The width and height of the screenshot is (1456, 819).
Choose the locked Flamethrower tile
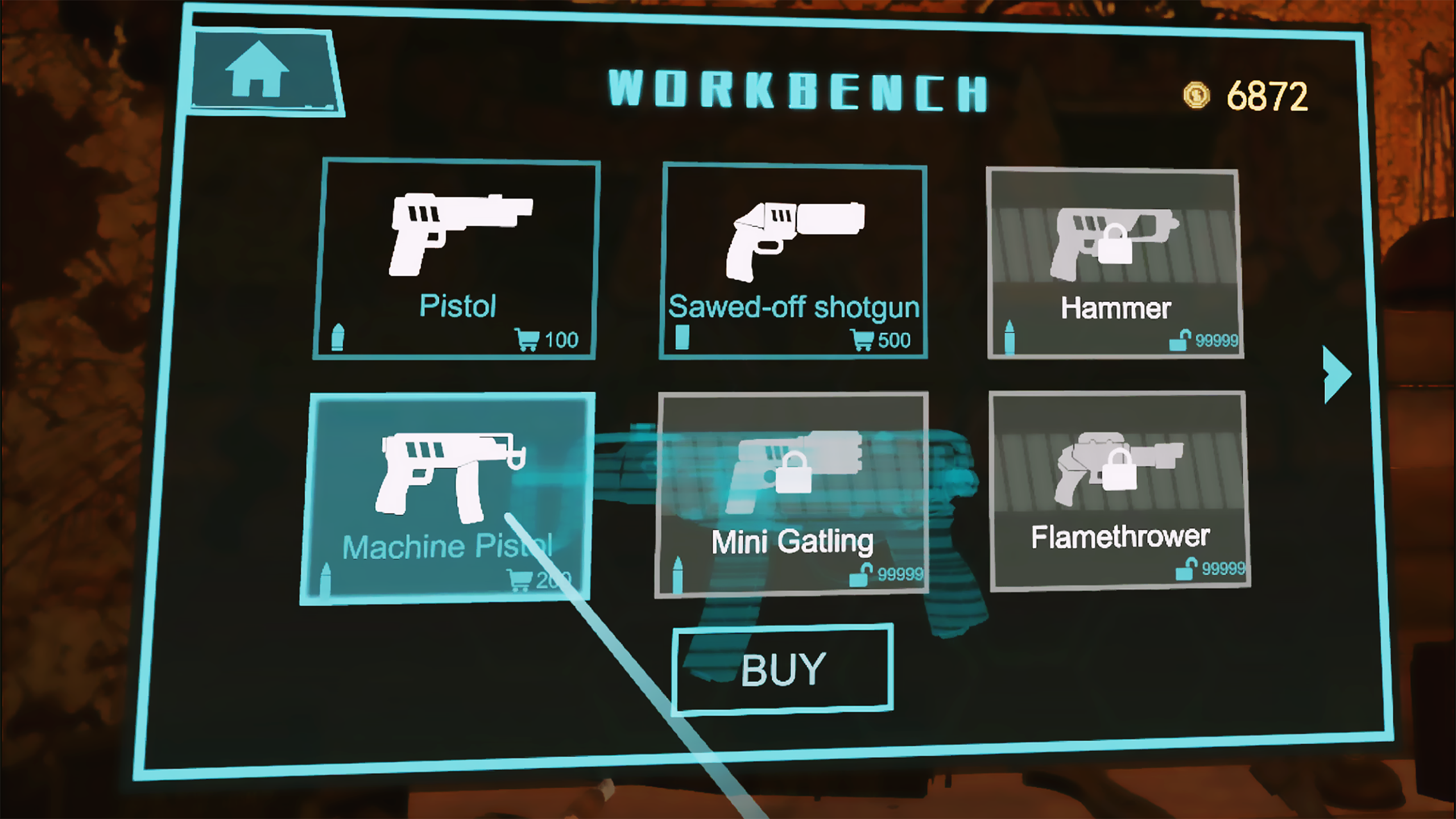1118,491
